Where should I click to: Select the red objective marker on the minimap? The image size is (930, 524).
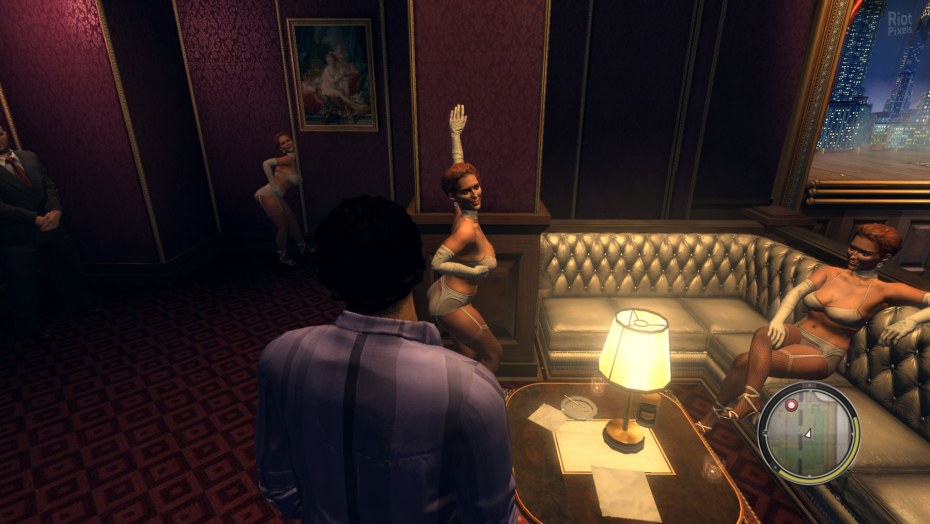[x=793, y=407]
